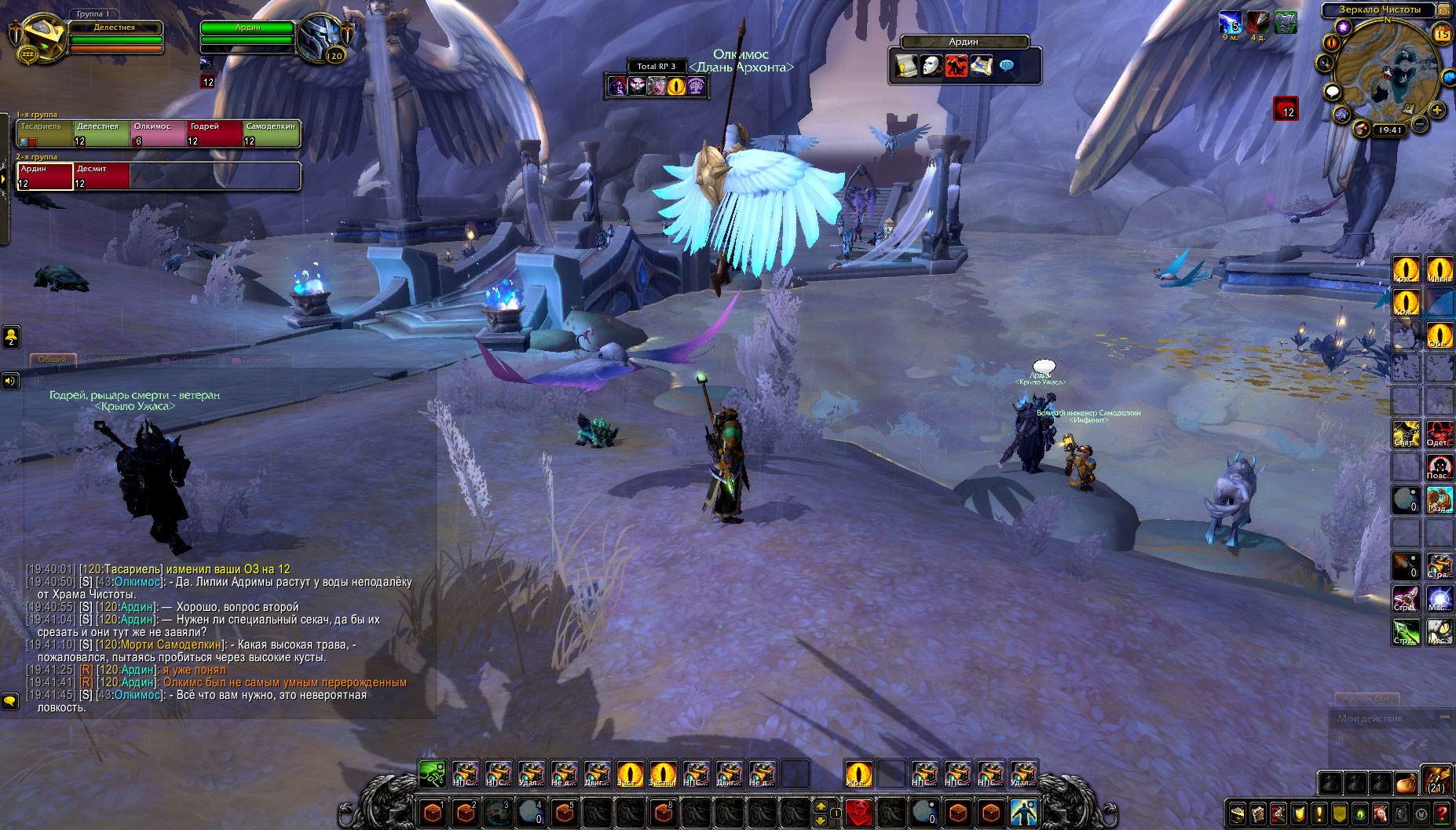Click the red skull action bar button
The width and height of the screenshot is (1456, 830).
[x=859, y=812]
